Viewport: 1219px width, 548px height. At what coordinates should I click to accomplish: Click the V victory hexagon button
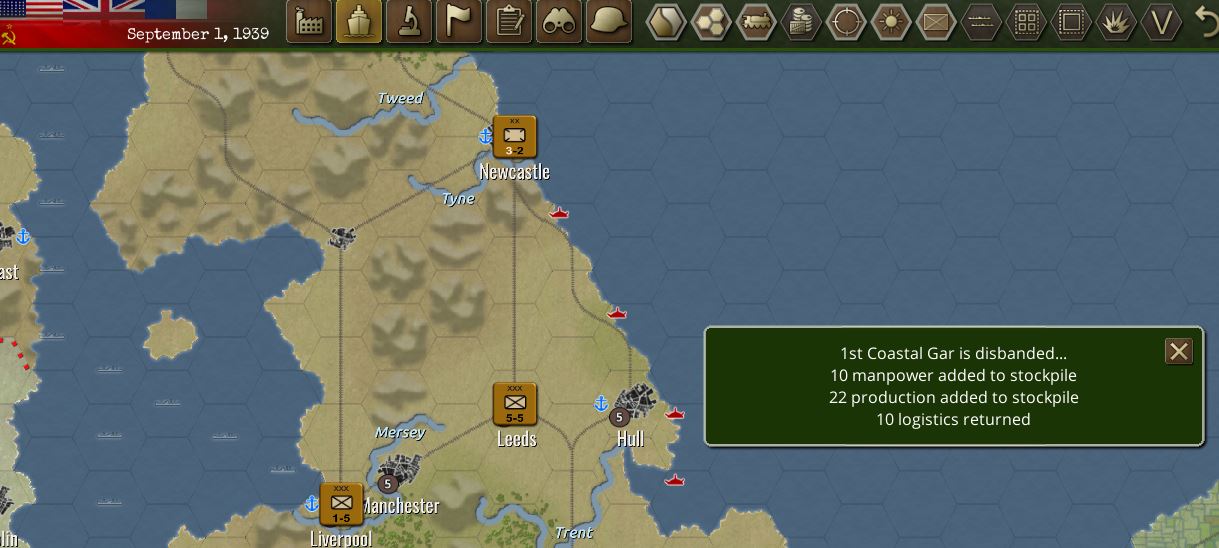pyautogui.click(x=1161, y=21)
